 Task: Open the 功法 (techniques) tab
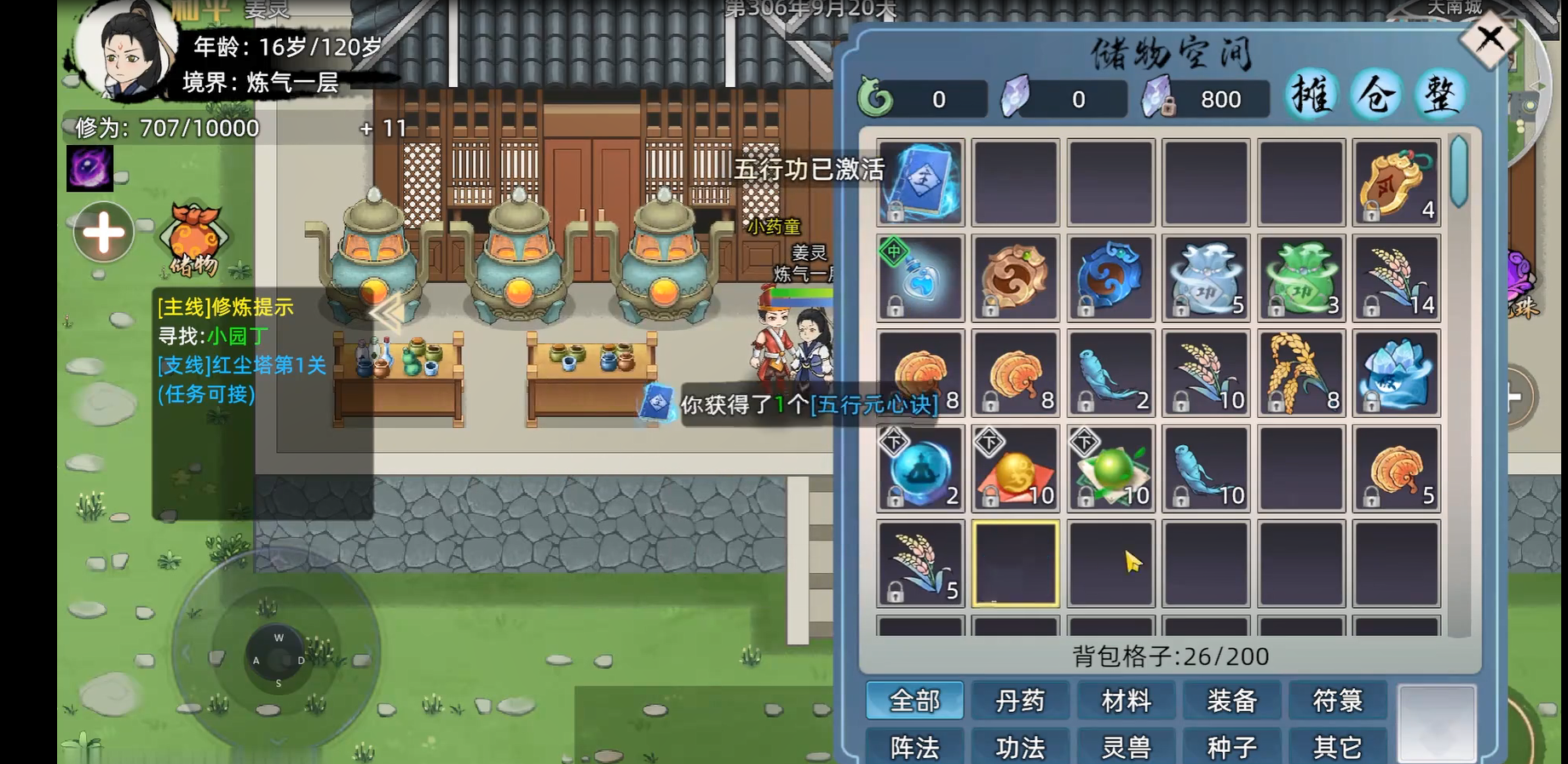click(1019, 744)
